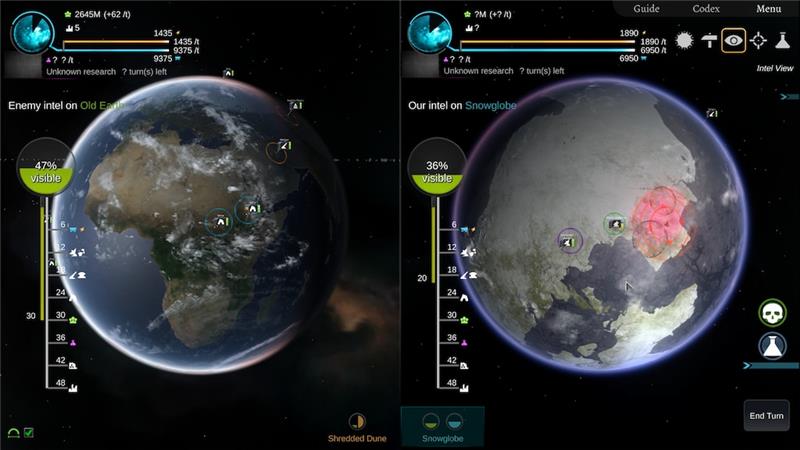Screen dimensions: 800x450
Task: Select the Shredded Dune planet
Action: pyautogui.click(x=357, y=427)
